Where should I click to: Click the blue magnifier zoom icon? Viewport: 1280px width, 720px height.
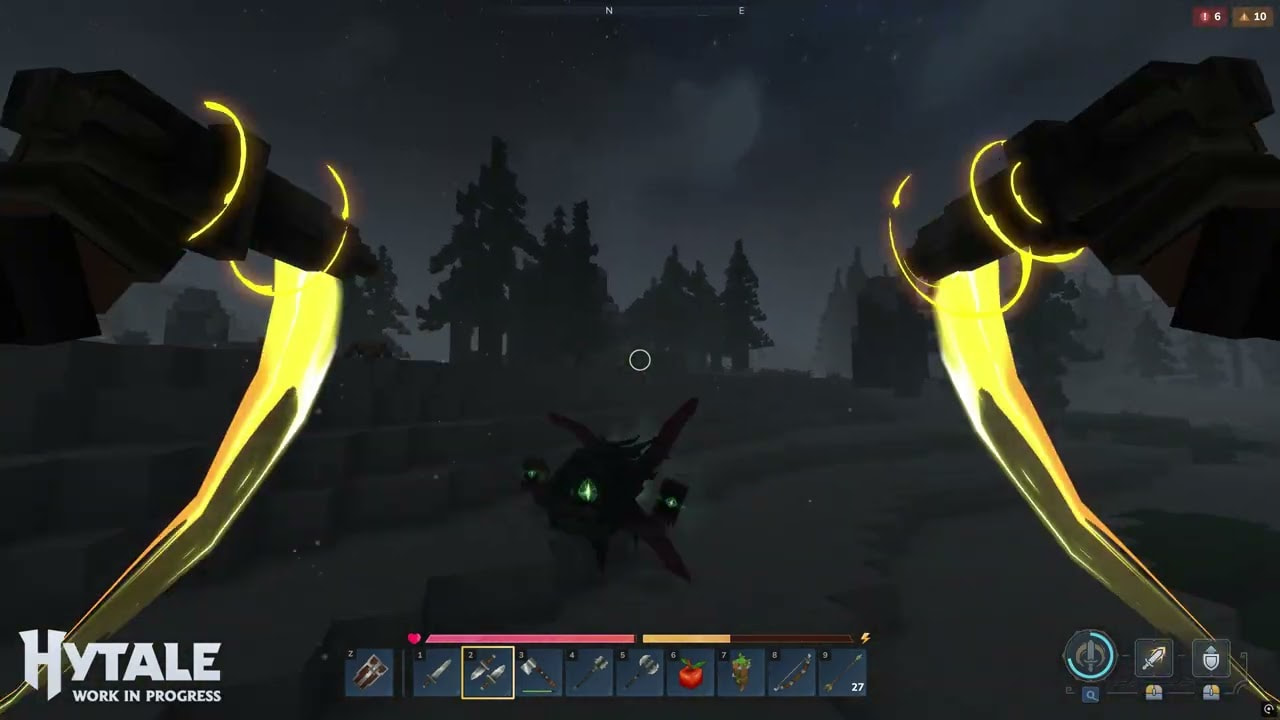1090,692
